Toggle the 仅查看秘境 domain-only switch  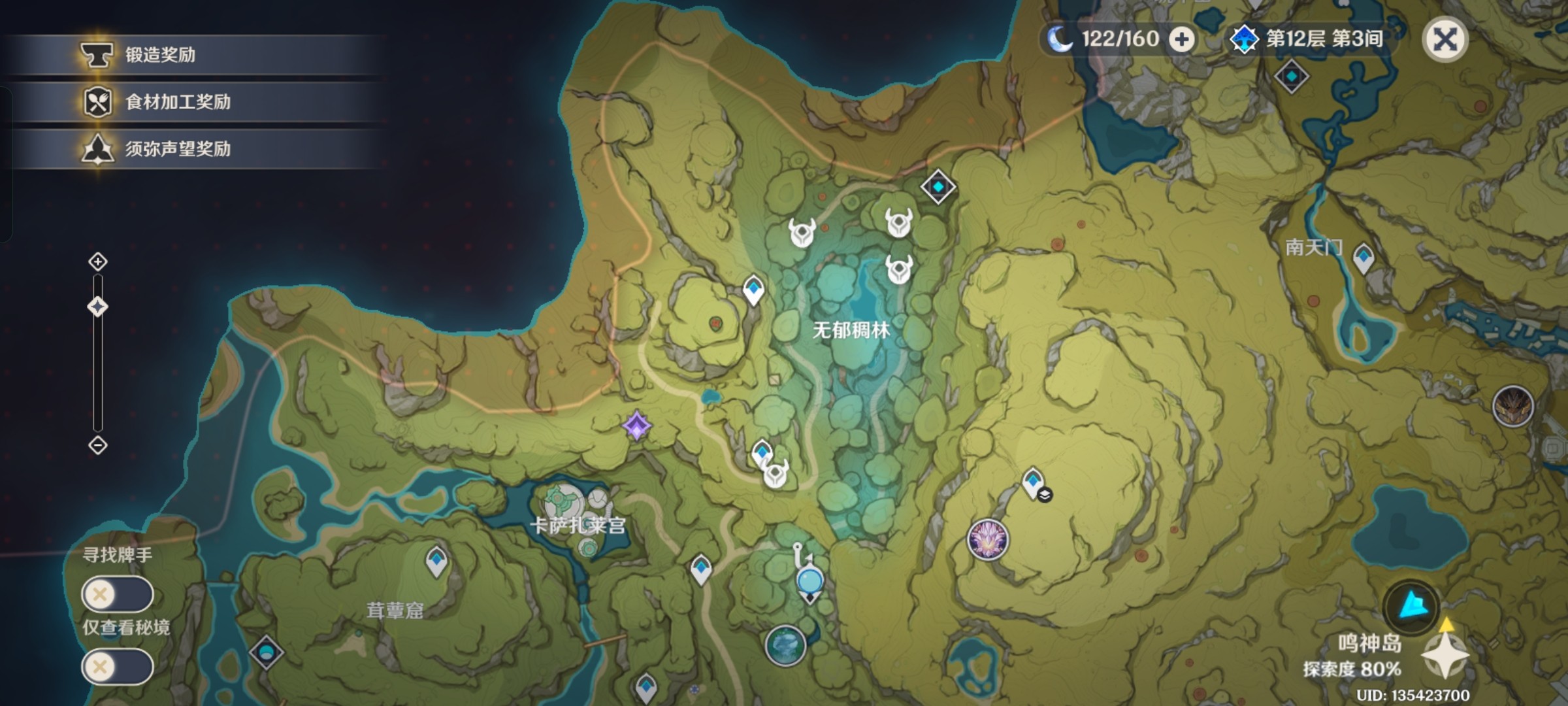point(118,666)
